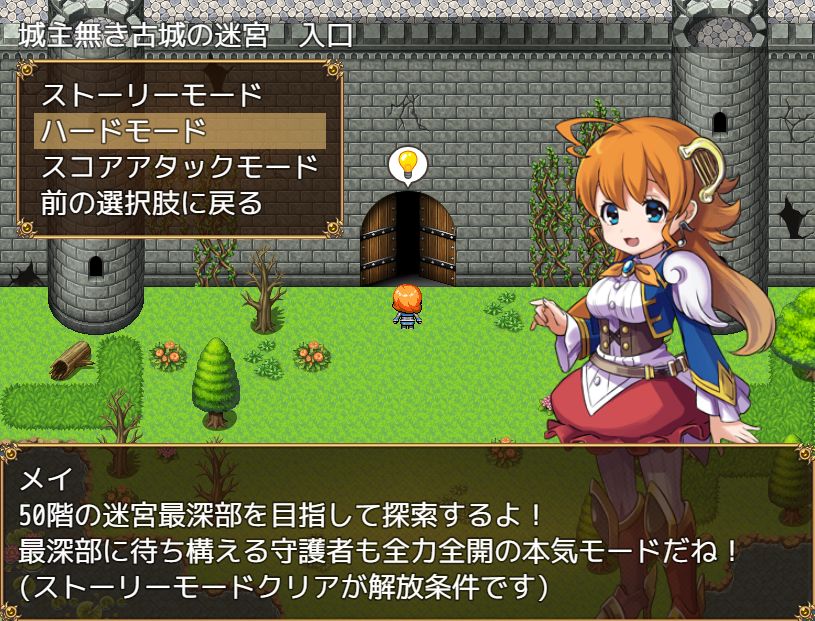Pick スコアアタックモード from the list
The width and height of the screenshot is (815, 621).
click(x=180, y=167)
